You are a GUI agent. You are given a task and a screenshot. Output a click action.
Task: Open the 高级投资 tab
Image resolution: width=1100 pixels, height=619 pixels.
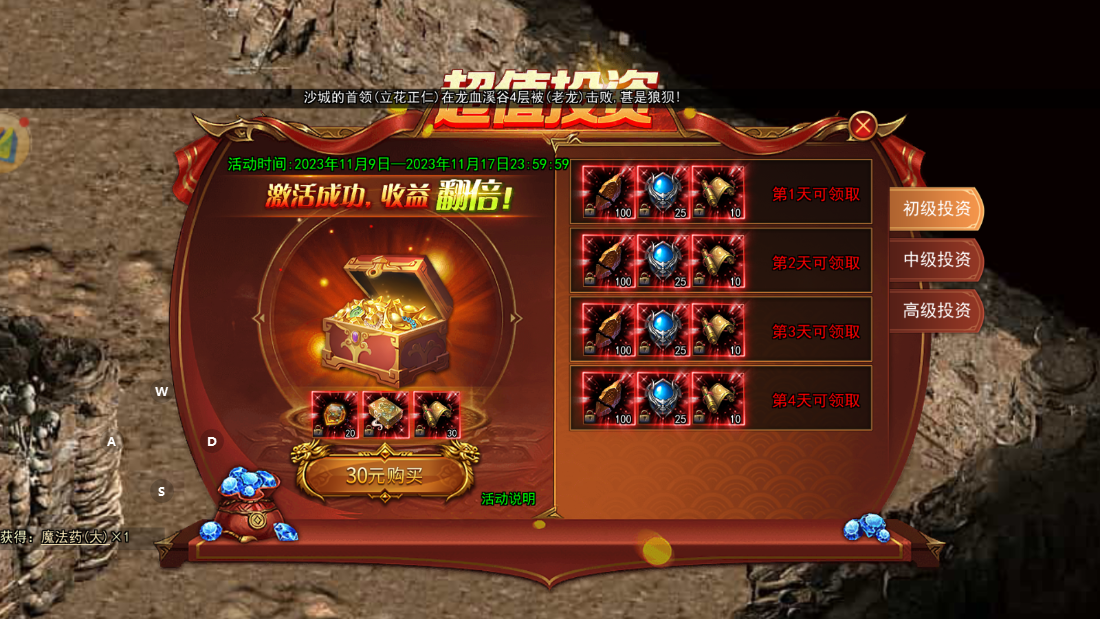(x=936, y=311)
